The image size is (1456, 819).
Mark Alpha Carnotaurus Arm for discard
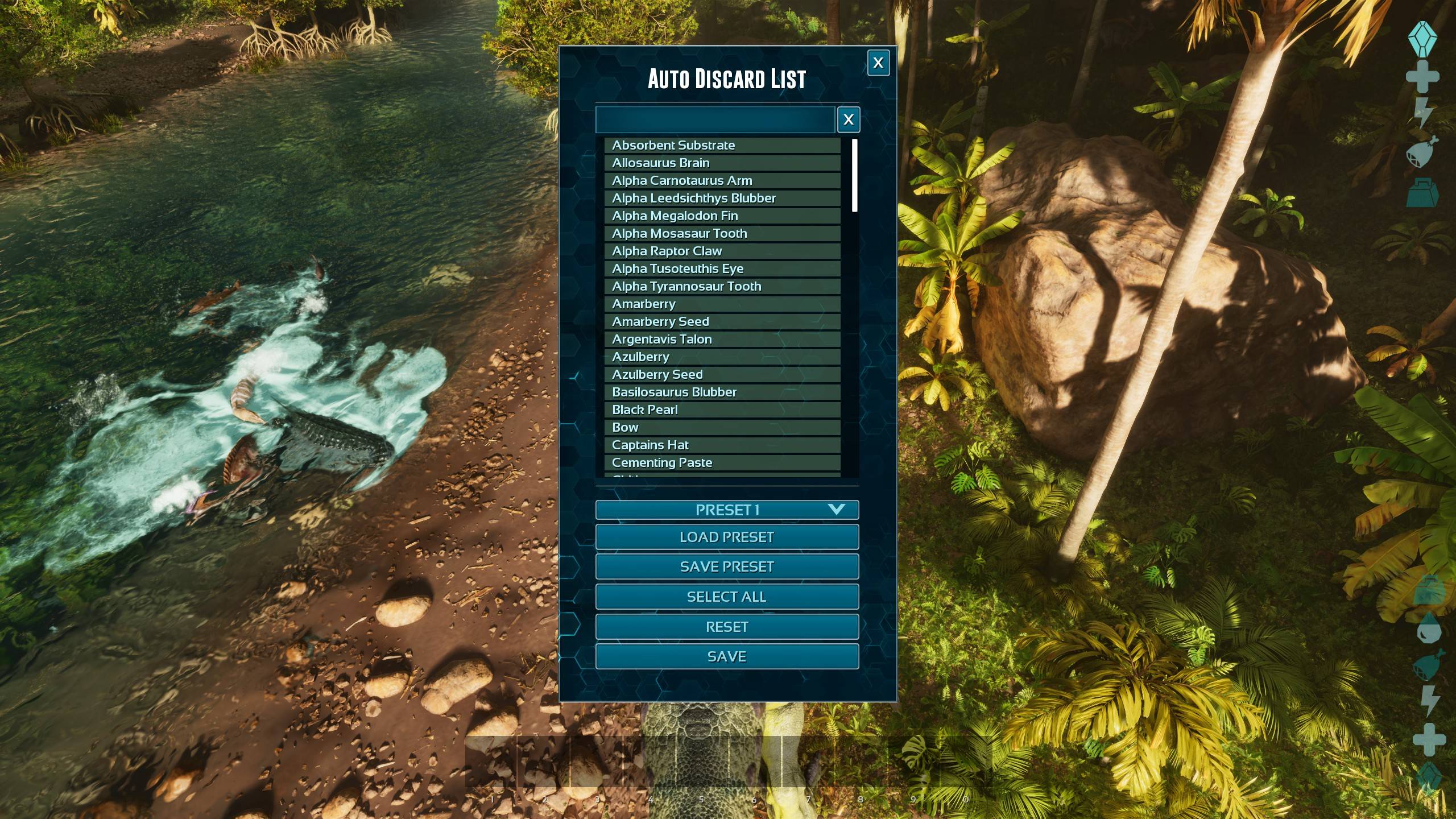click(x=722, y=181)
